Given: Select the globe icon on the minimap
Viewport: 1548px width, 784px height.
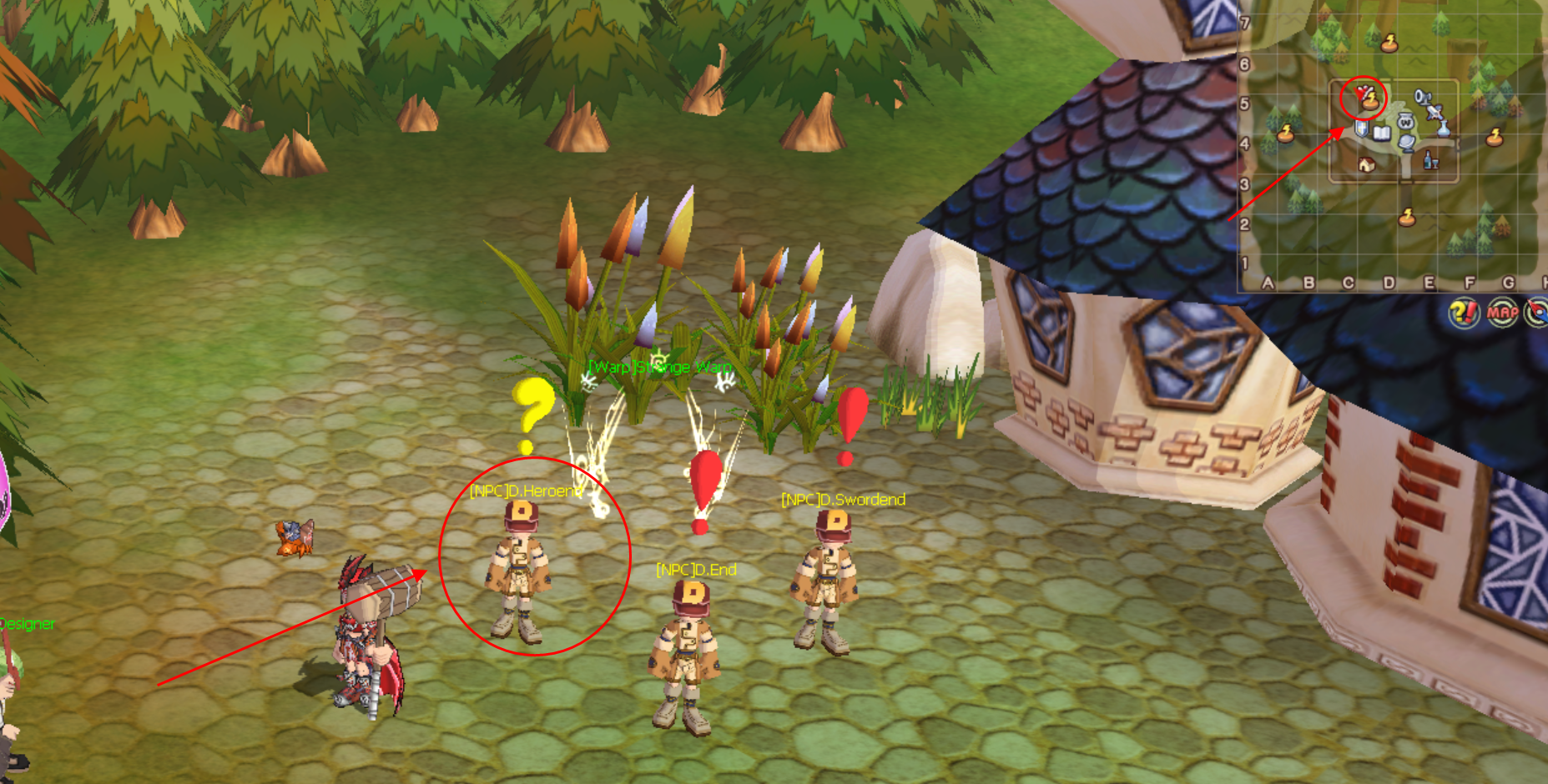Looking at the screenshot, I should (x=1407, y=143).
